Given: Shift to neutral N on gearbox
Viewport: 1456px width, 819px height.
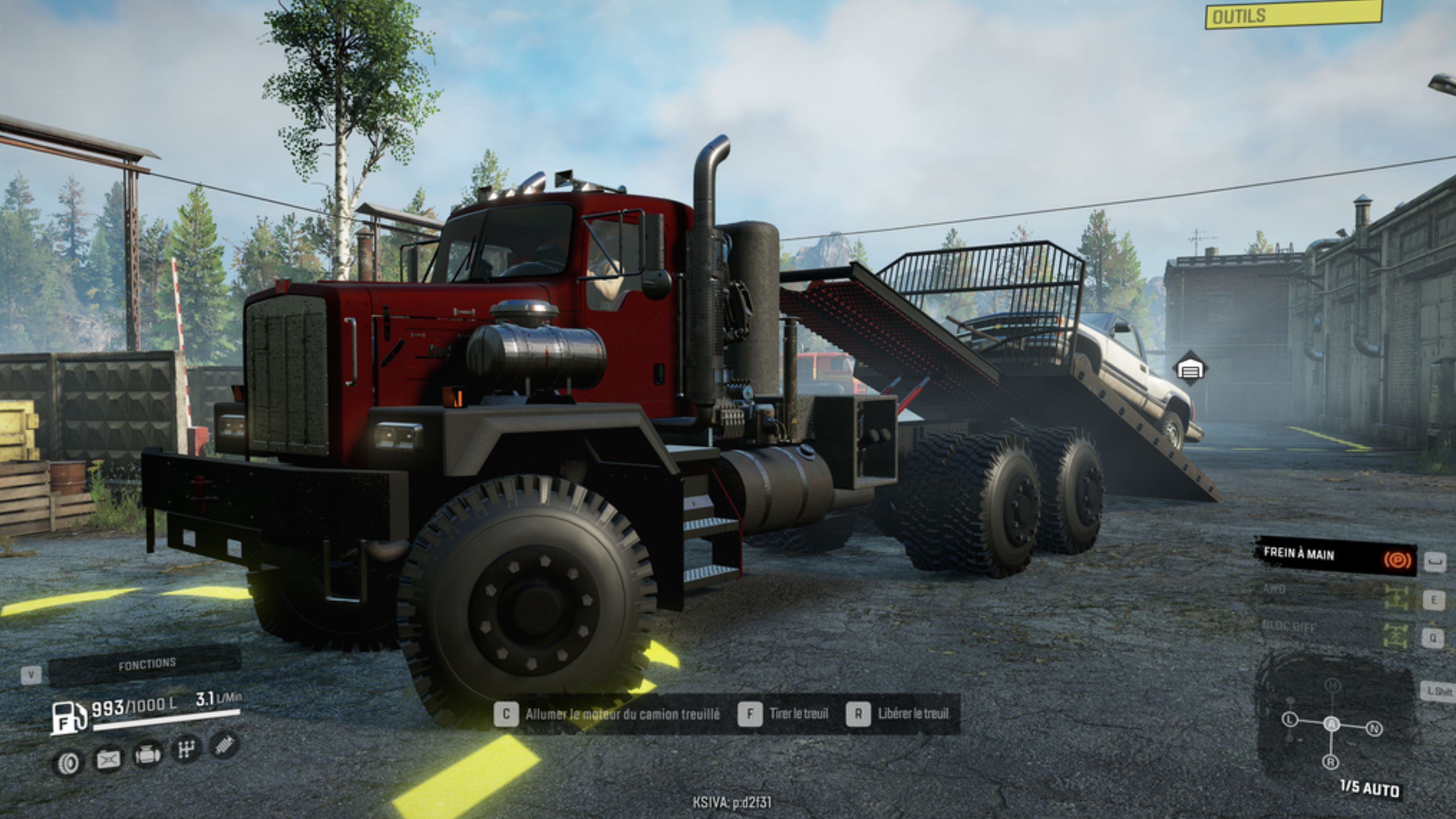Looking at the screenshot, I should tap(1374, 729).
